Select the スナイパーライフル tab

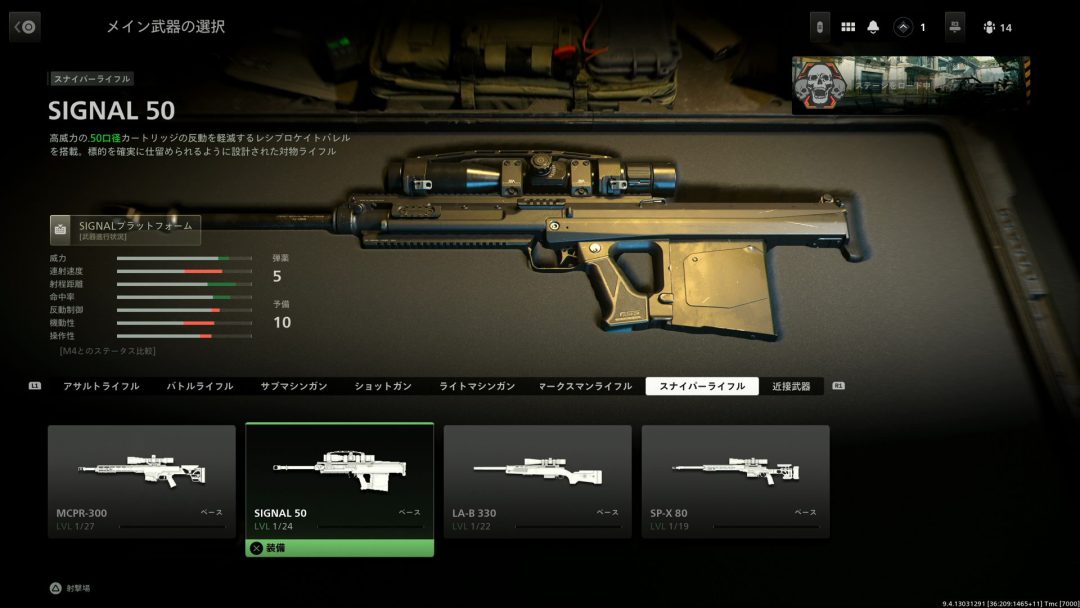(x=702, y=386)
